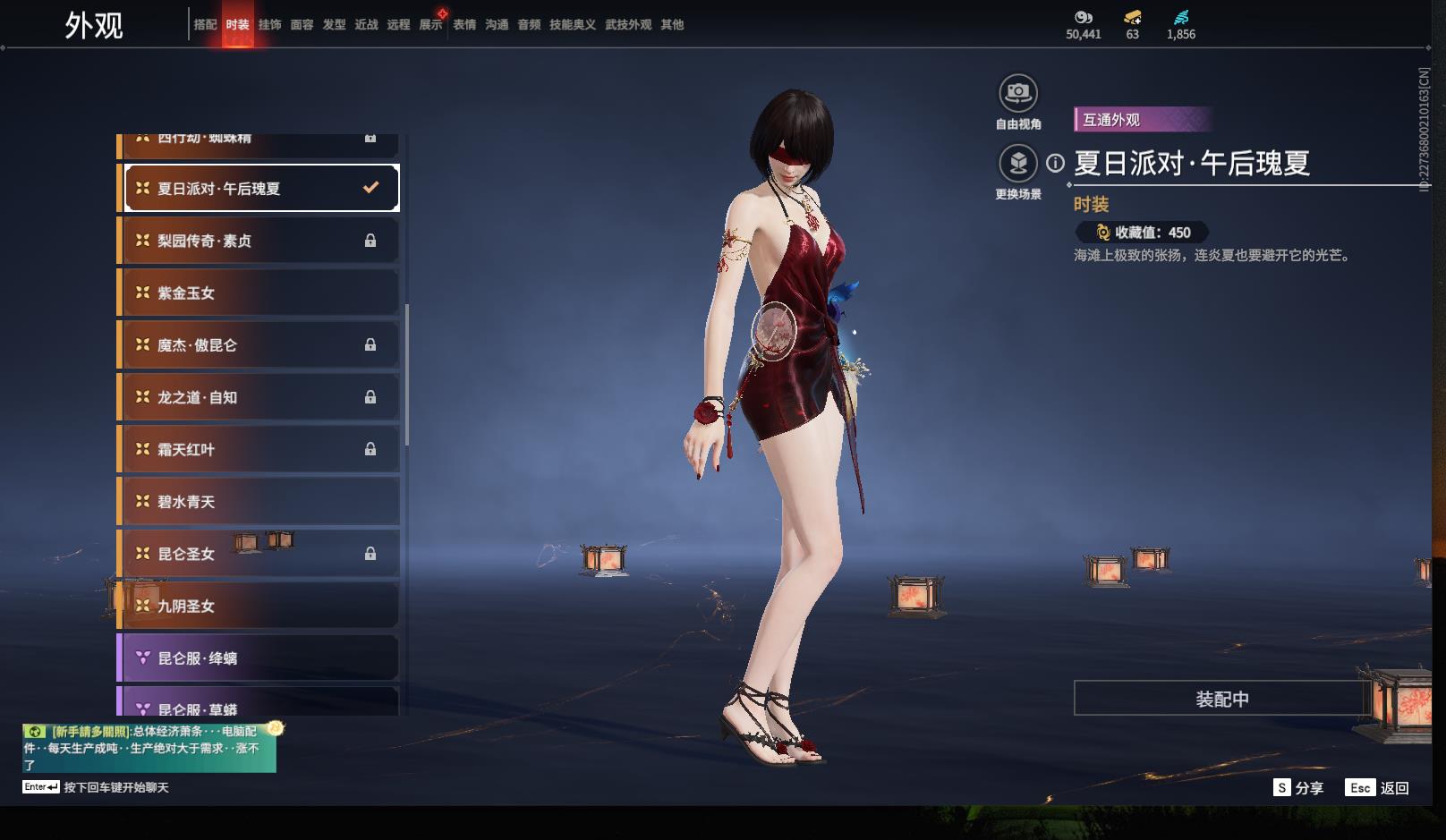Click the 更换场景 change scene icon
Image resolution: width=1446 pixels, height=840 pixels.
[x=1017, y=164]
